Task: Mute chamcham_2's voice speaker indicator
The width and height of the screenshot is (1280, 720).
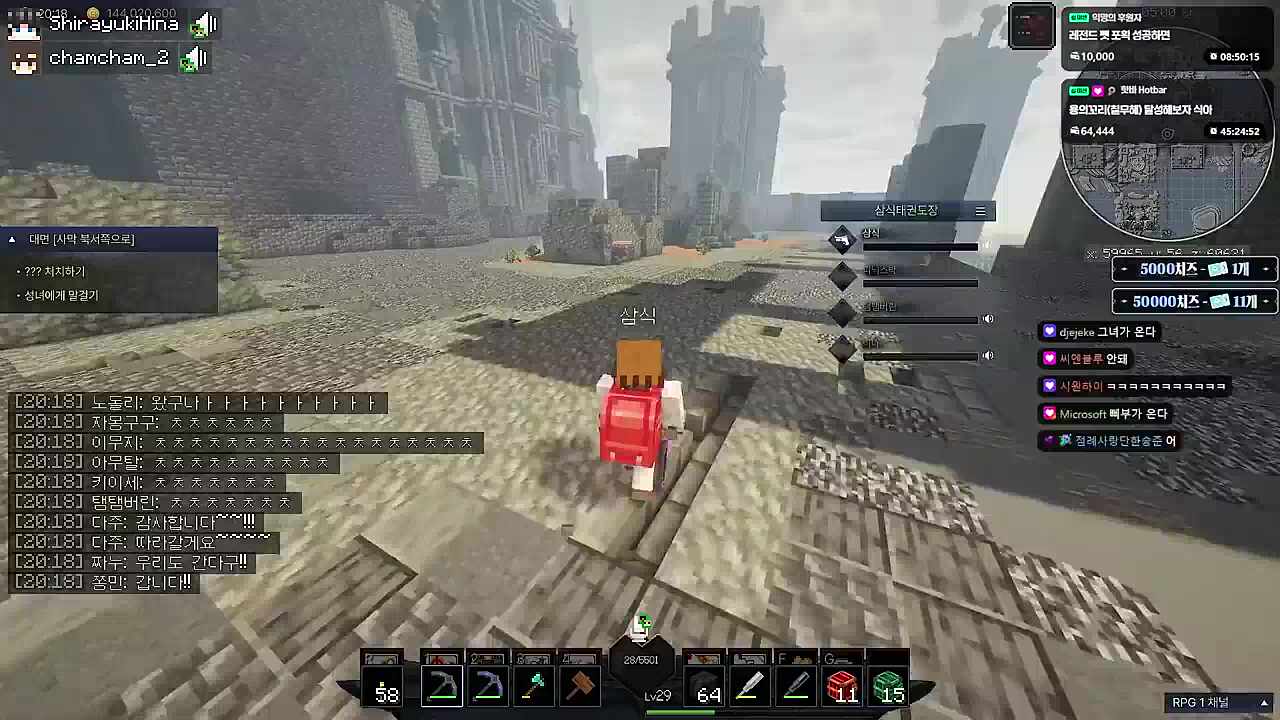Action: [x=194, y=57]
